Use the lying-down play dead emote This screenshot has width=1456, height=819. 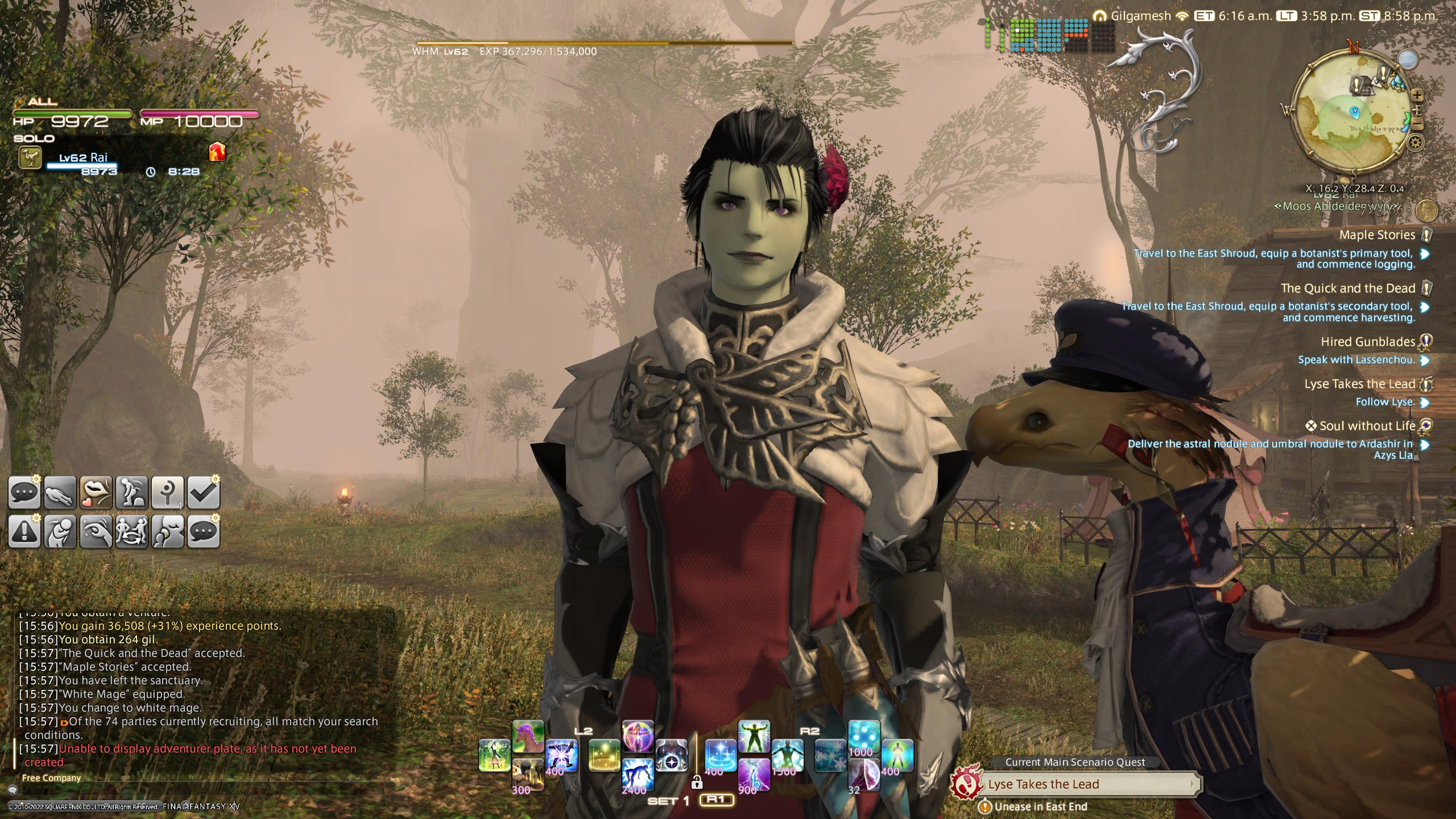[60, 492]
